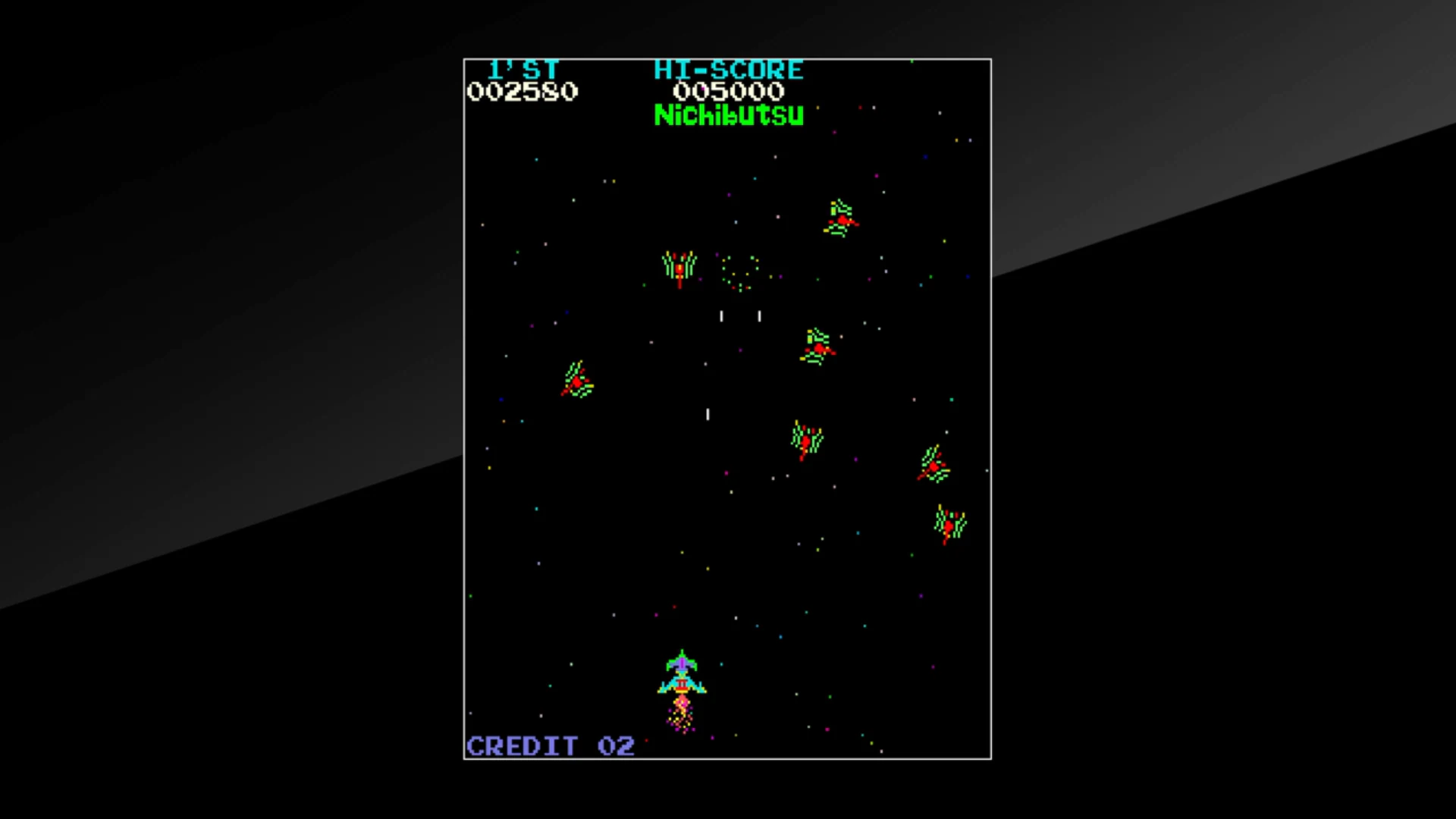The height and width of the screenshot is (819, 1456).
Task: Select the enemy in the lower right area
Action: [949, 523]
